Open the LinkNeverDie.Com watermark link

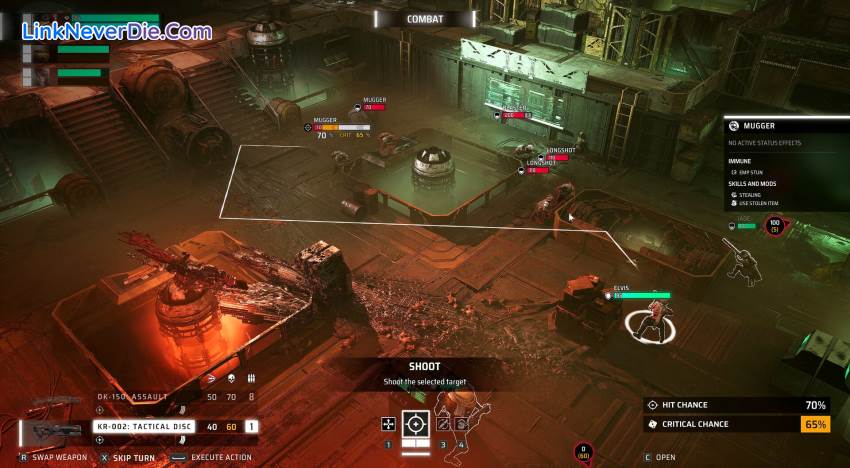pyautogui.click(x=117, y=32)
